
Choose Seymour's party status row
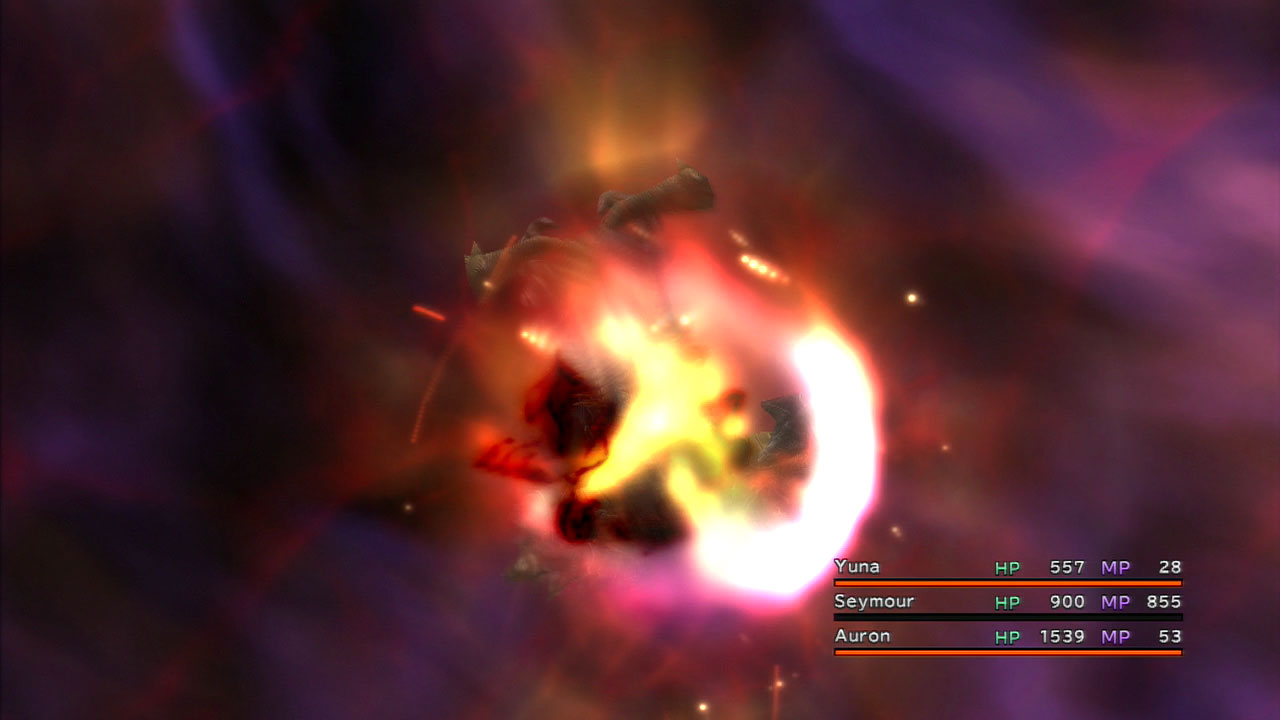(1007, 602)
